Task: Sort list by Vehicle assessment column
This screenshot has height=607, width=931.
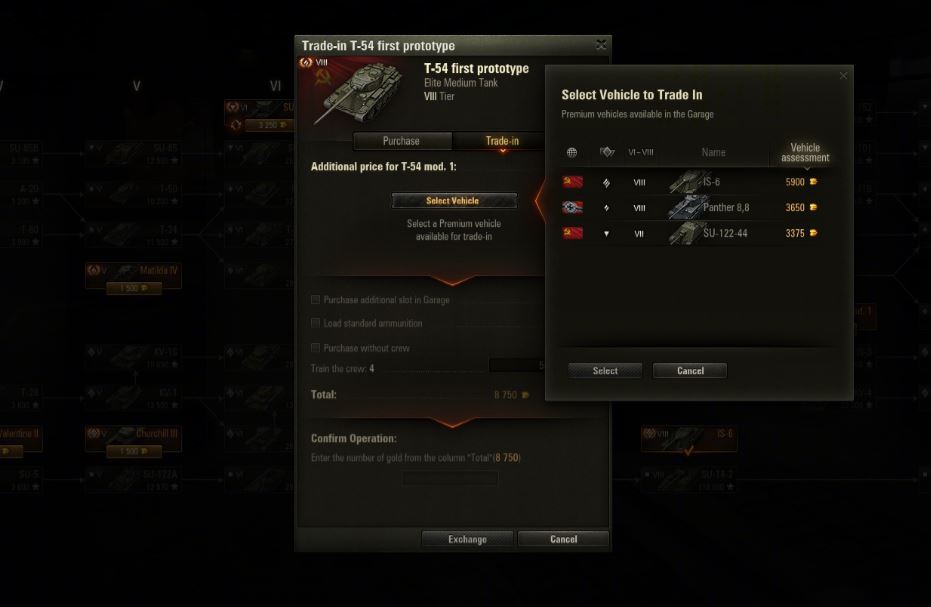Action: [805, 153]
